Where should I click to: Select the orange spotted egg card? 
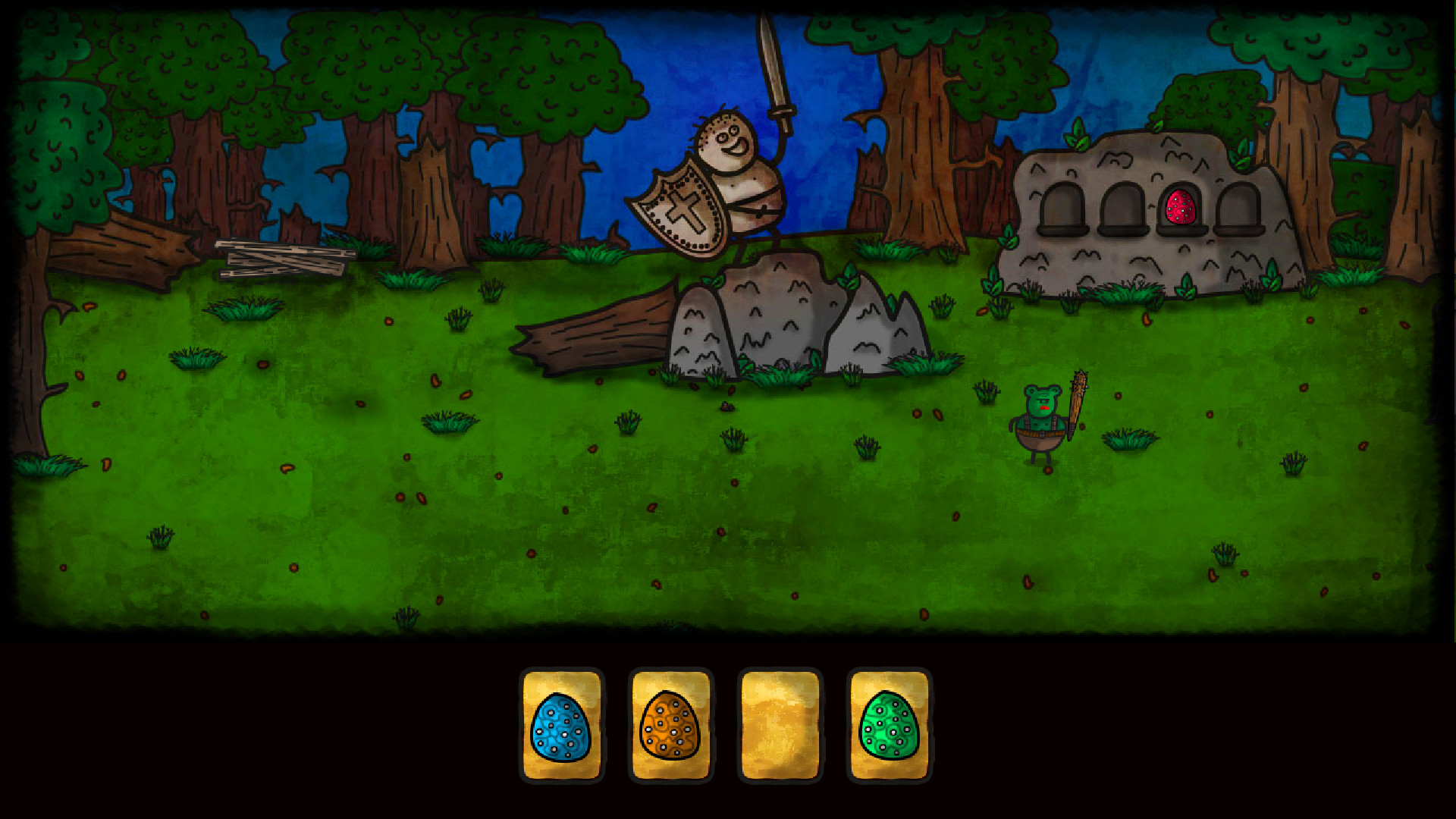(x=670, y=724)
